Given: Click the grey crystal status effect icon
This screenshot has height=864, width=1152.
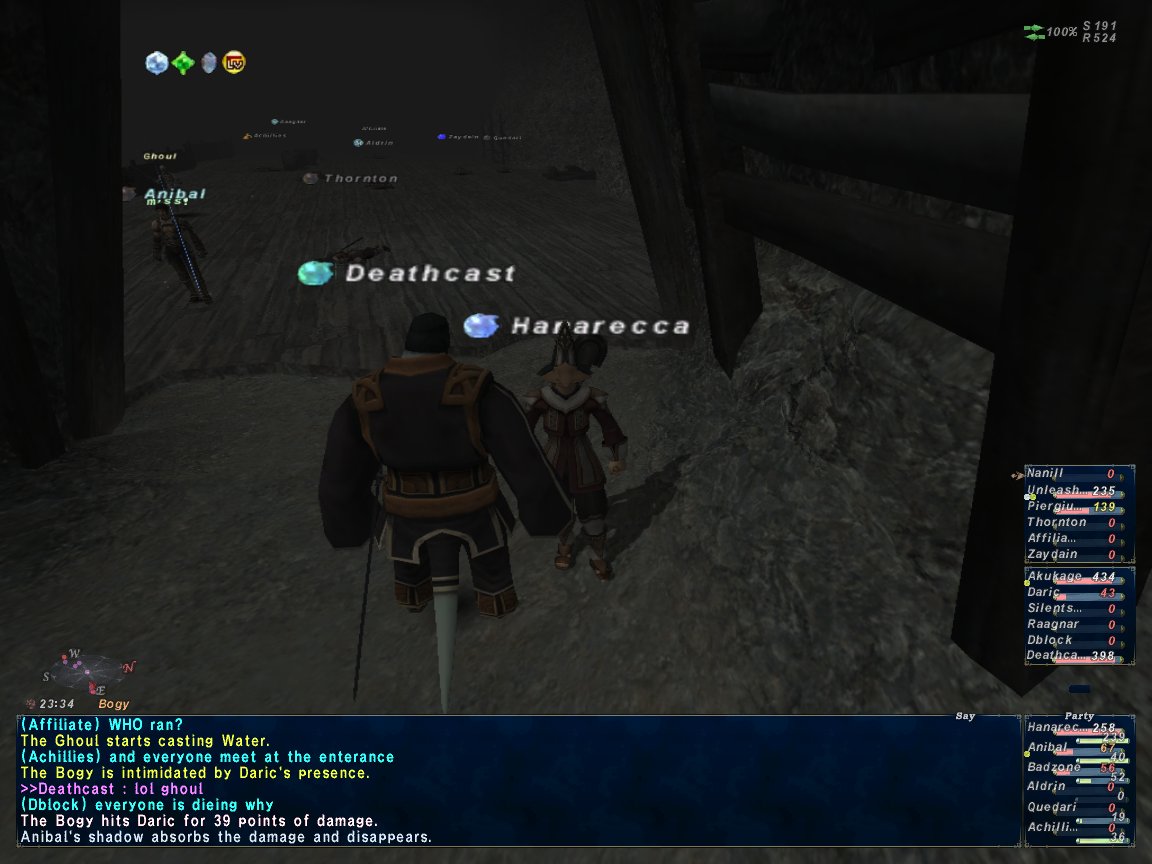Looking at the screenshot, I should coord(208,63).
